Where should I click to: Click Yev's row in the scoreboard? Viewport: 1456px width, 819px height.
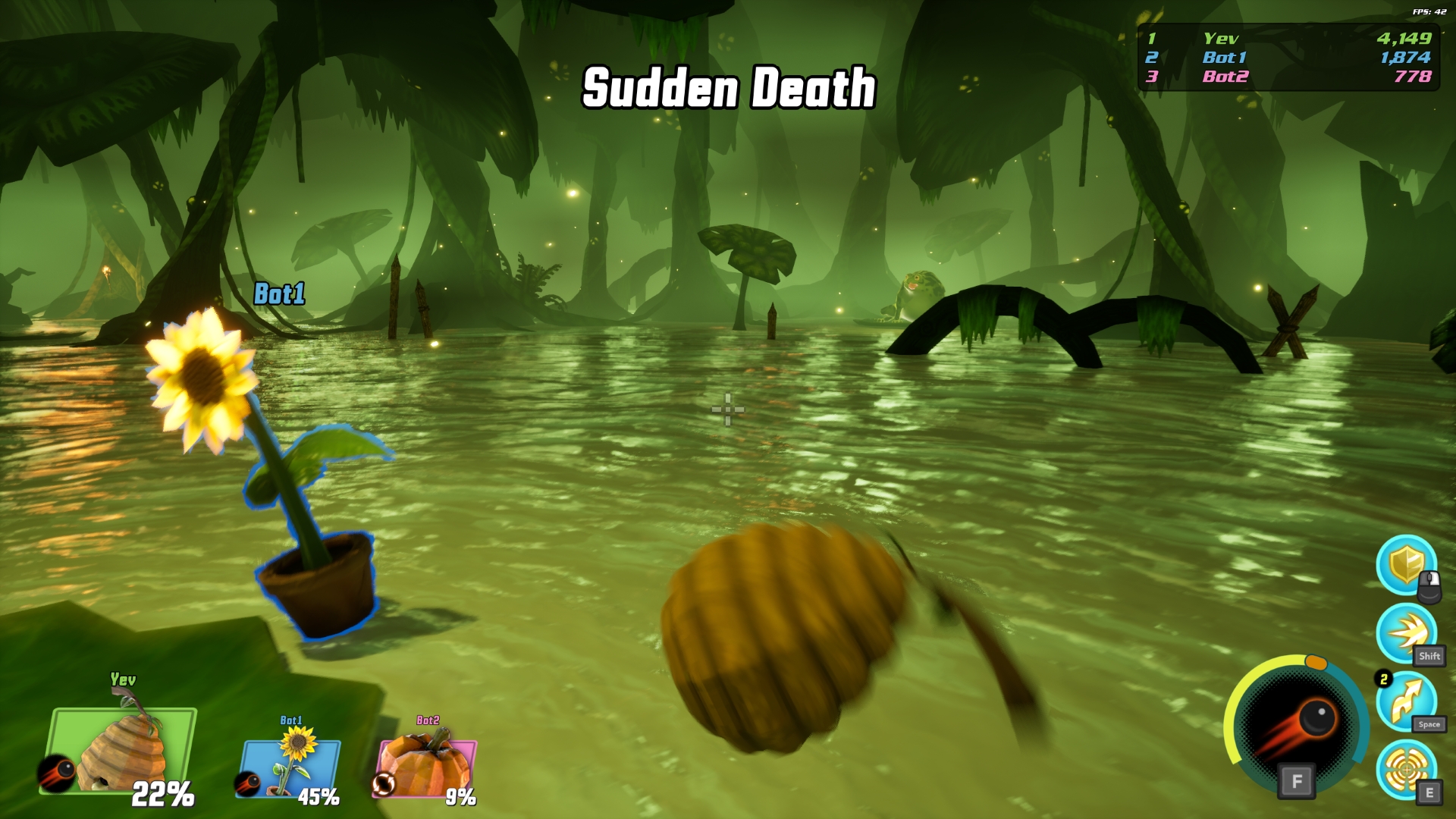click(x=1289, y=38)
